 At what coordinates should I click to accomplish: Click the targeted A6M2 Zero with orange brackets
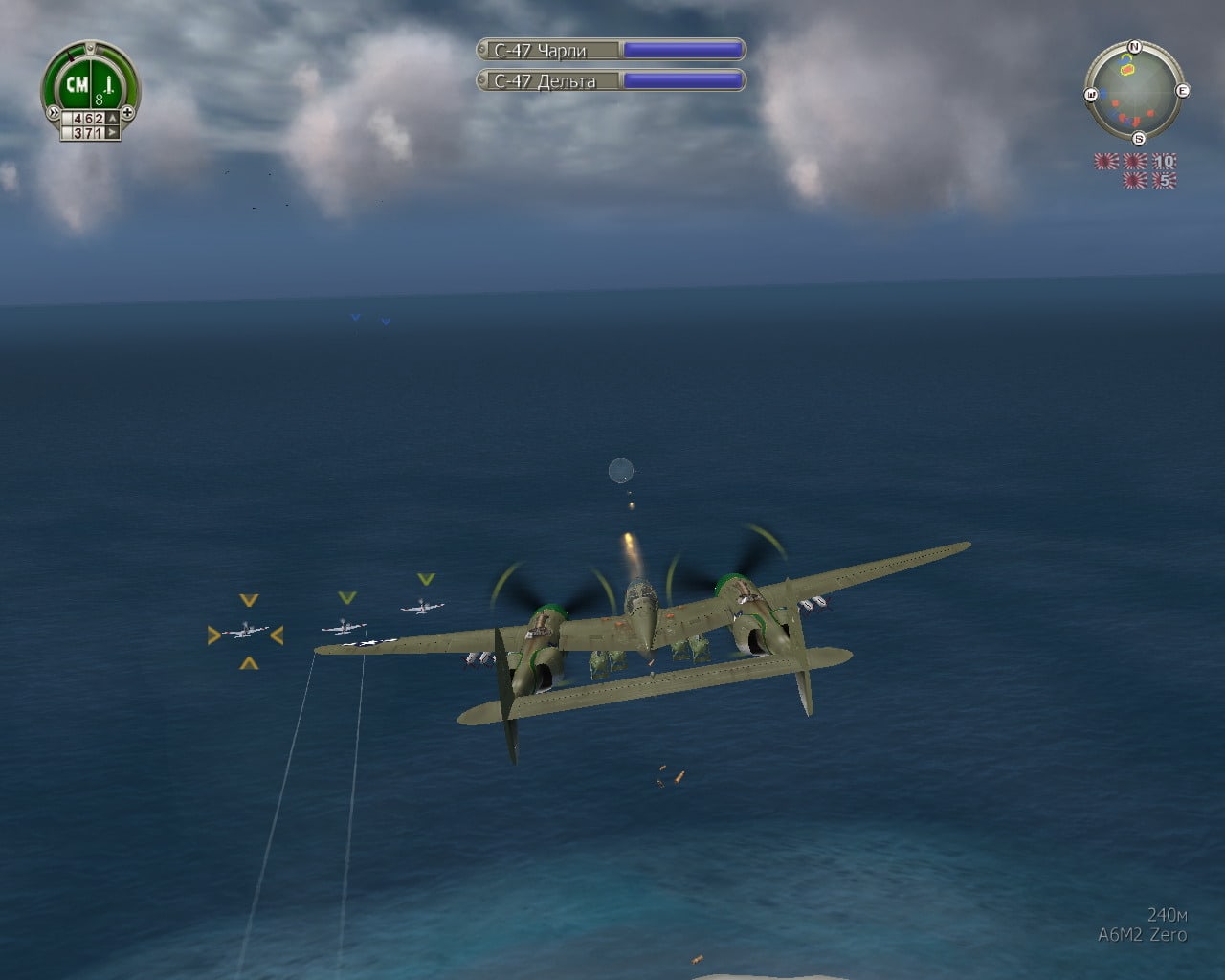[246, 632]
